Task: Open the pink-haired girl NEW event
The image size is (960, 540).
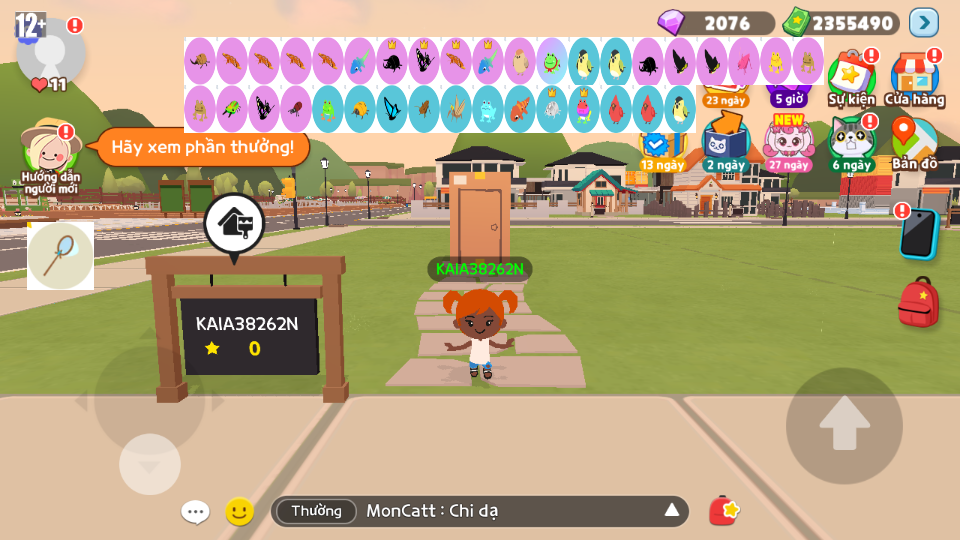Action: [x=788, y=142]
